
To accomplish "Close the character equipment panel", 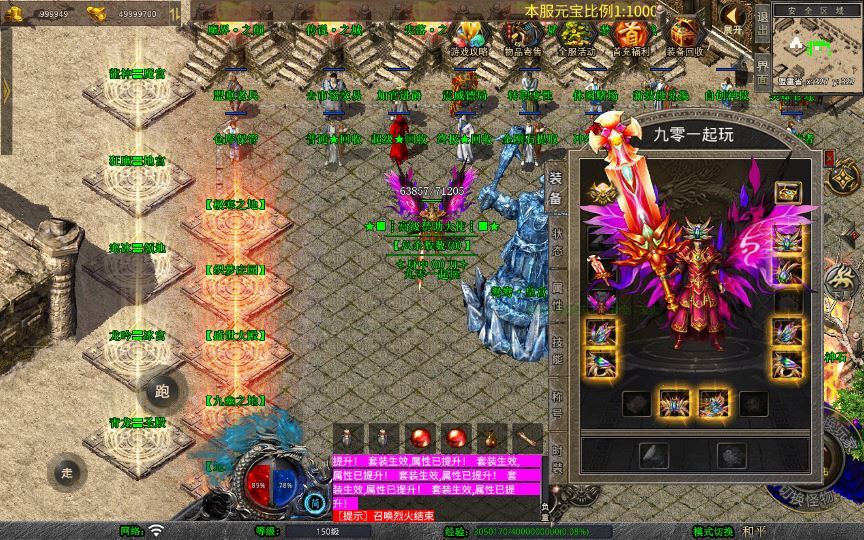I will pyautogui.click(x=829, y=158).
